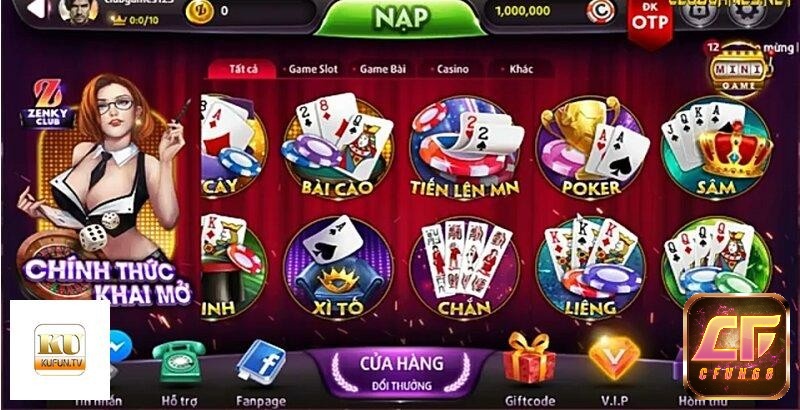800x410 pixels.
Task: Switch to the Tất cả tab
Action: tap(243, 70)
